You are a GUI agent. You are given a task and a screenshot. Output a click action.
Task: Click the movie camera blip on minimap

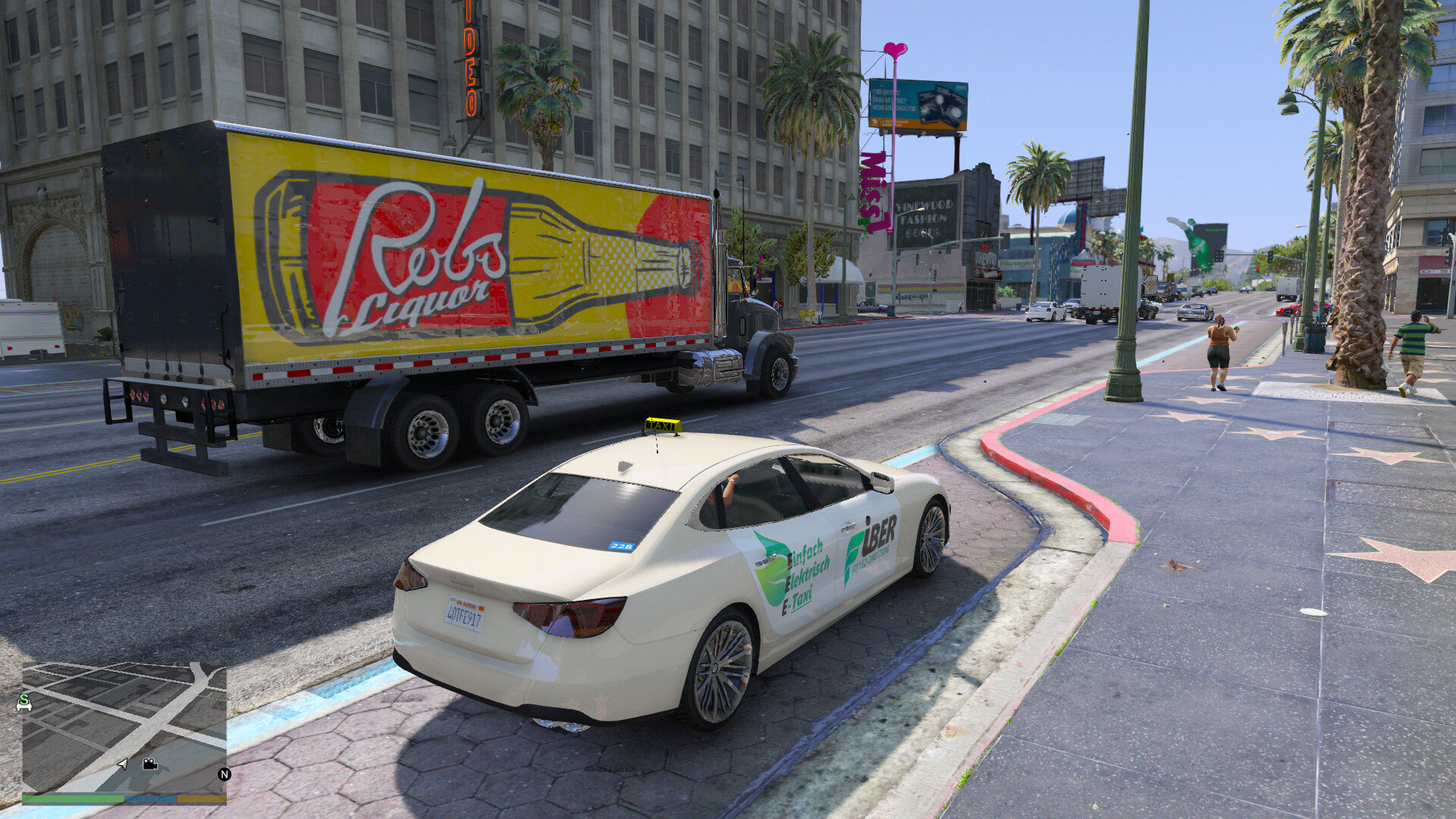coord(149,764)
